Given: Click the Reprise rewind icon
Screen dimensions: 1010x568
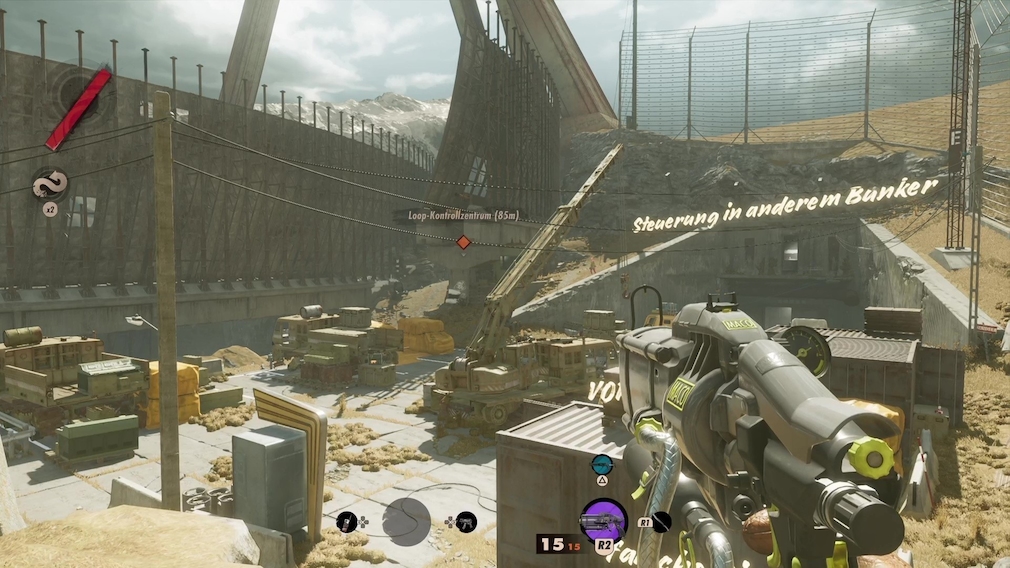Looking at the screenshot, I should coord(49,184).
